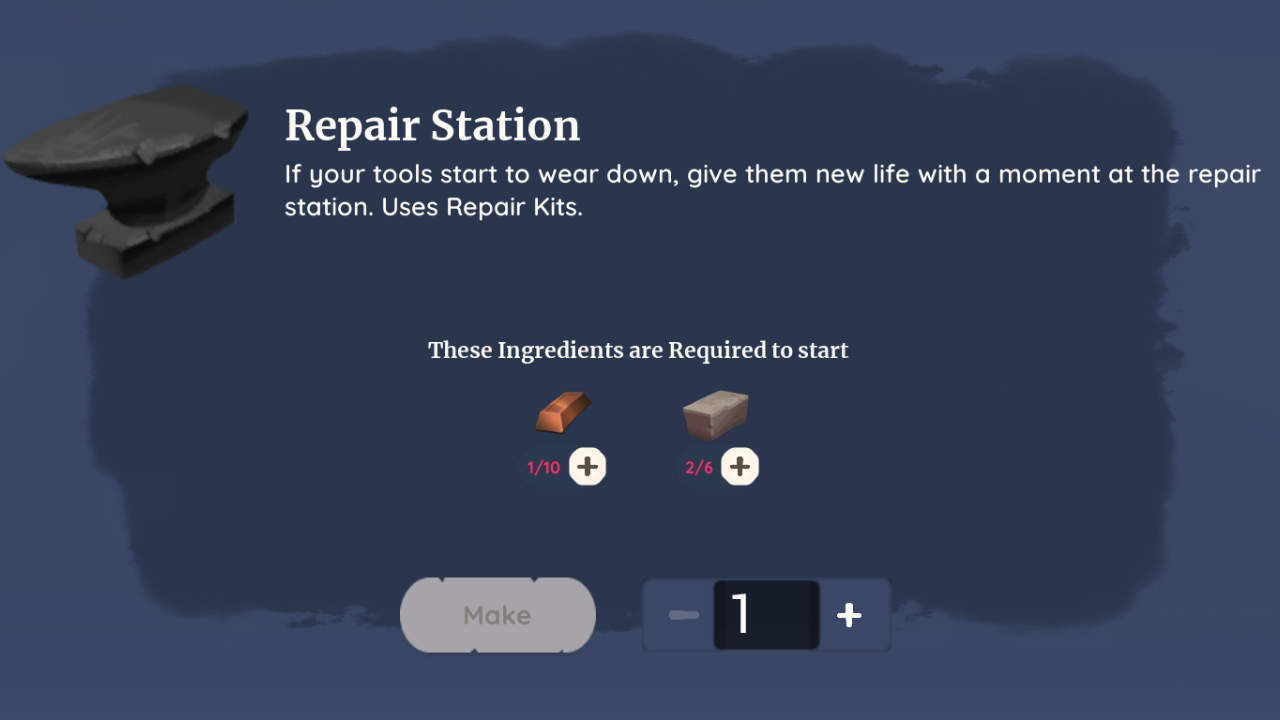Click the plus icon beside the copper ingot
Viewport: 1280px width, 720px height.
coord(588,466)
